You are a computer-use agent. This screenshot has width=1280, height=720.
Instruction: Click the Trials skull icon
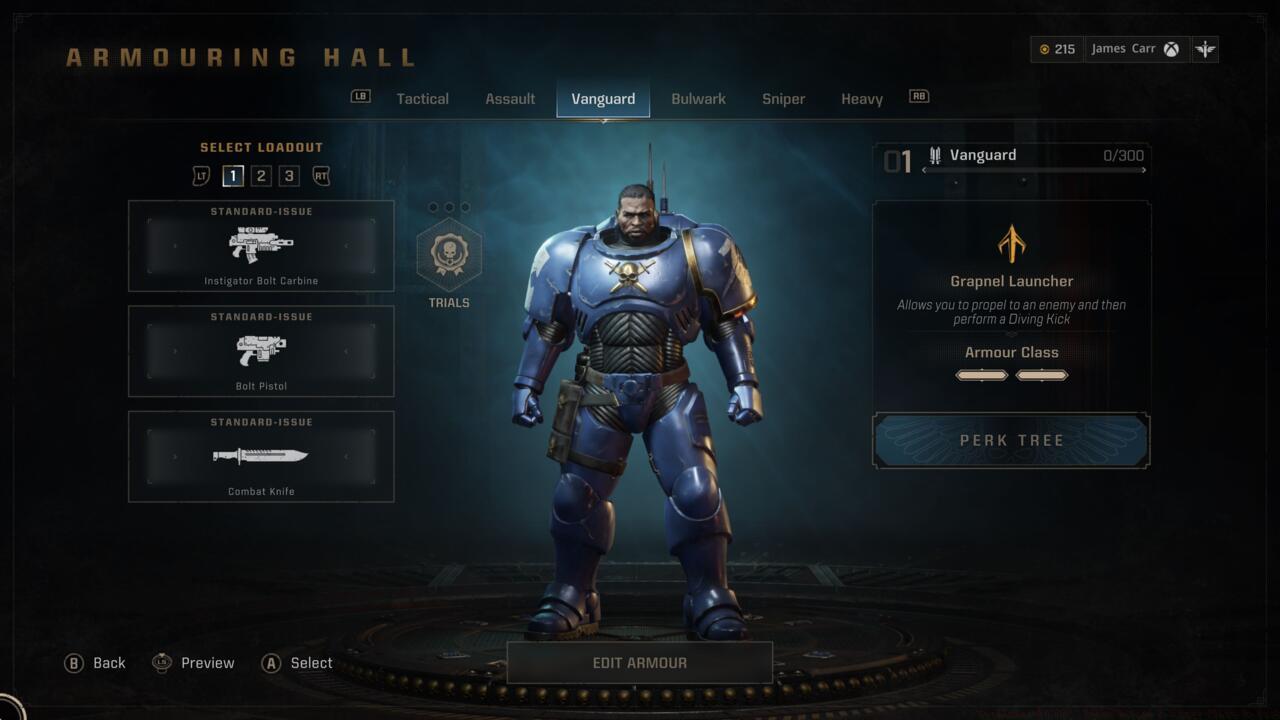point(450,255)
